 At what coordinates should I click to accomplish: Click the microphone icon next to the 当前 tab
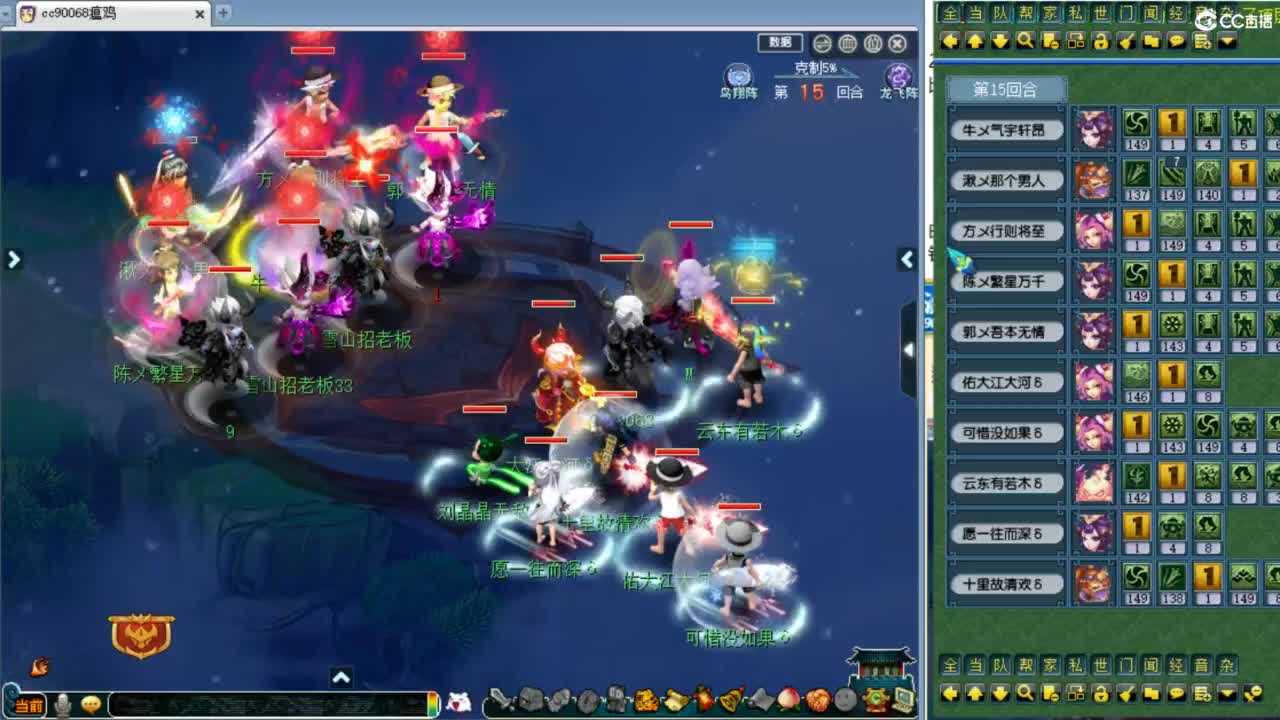coord(63,701)
